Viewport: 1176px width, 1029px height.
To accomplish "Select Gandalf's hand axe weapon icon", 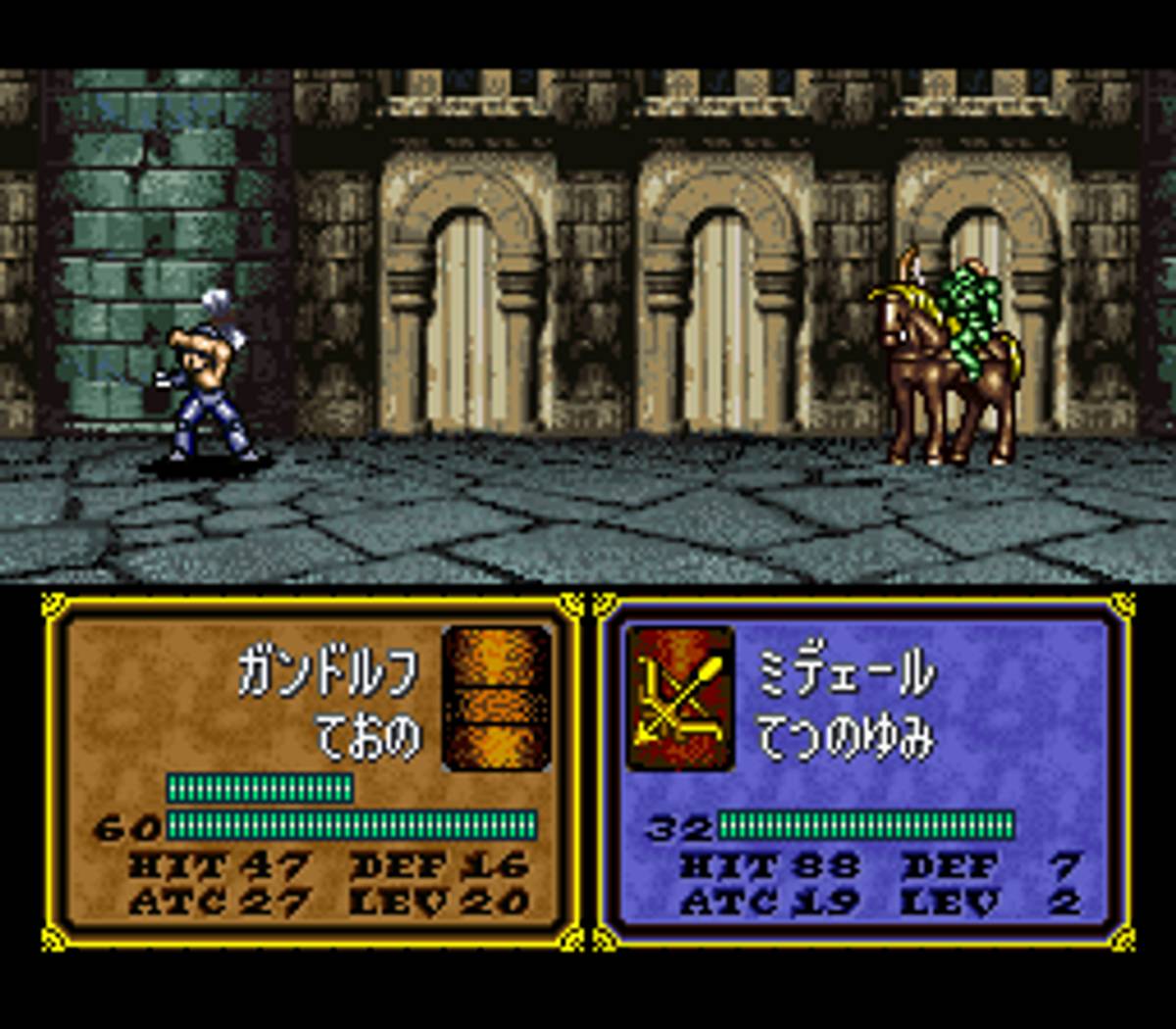I will 497,698.
